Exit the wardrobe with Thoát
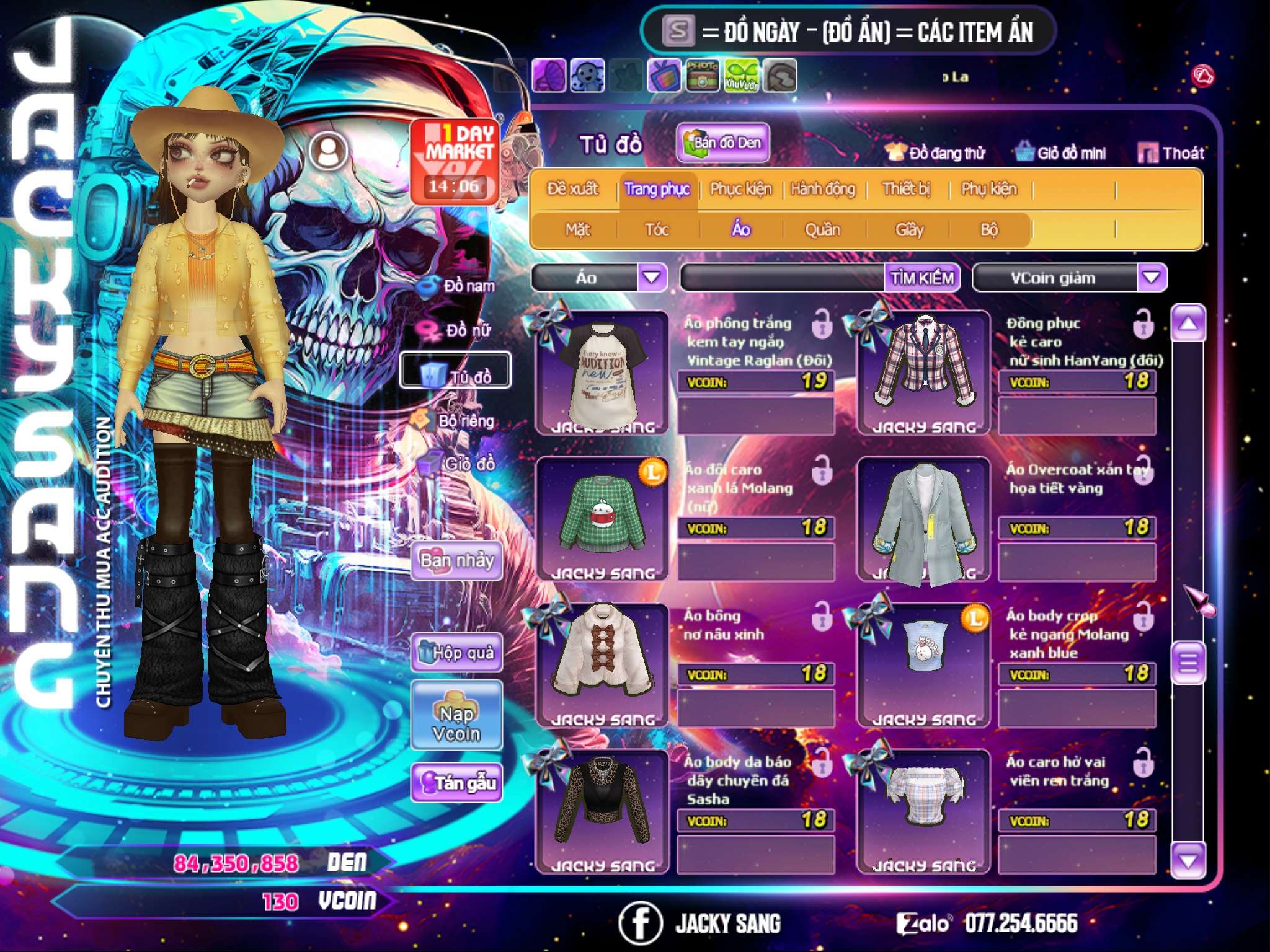The height and width of the screenshot is (952, 1270). 1171,152
